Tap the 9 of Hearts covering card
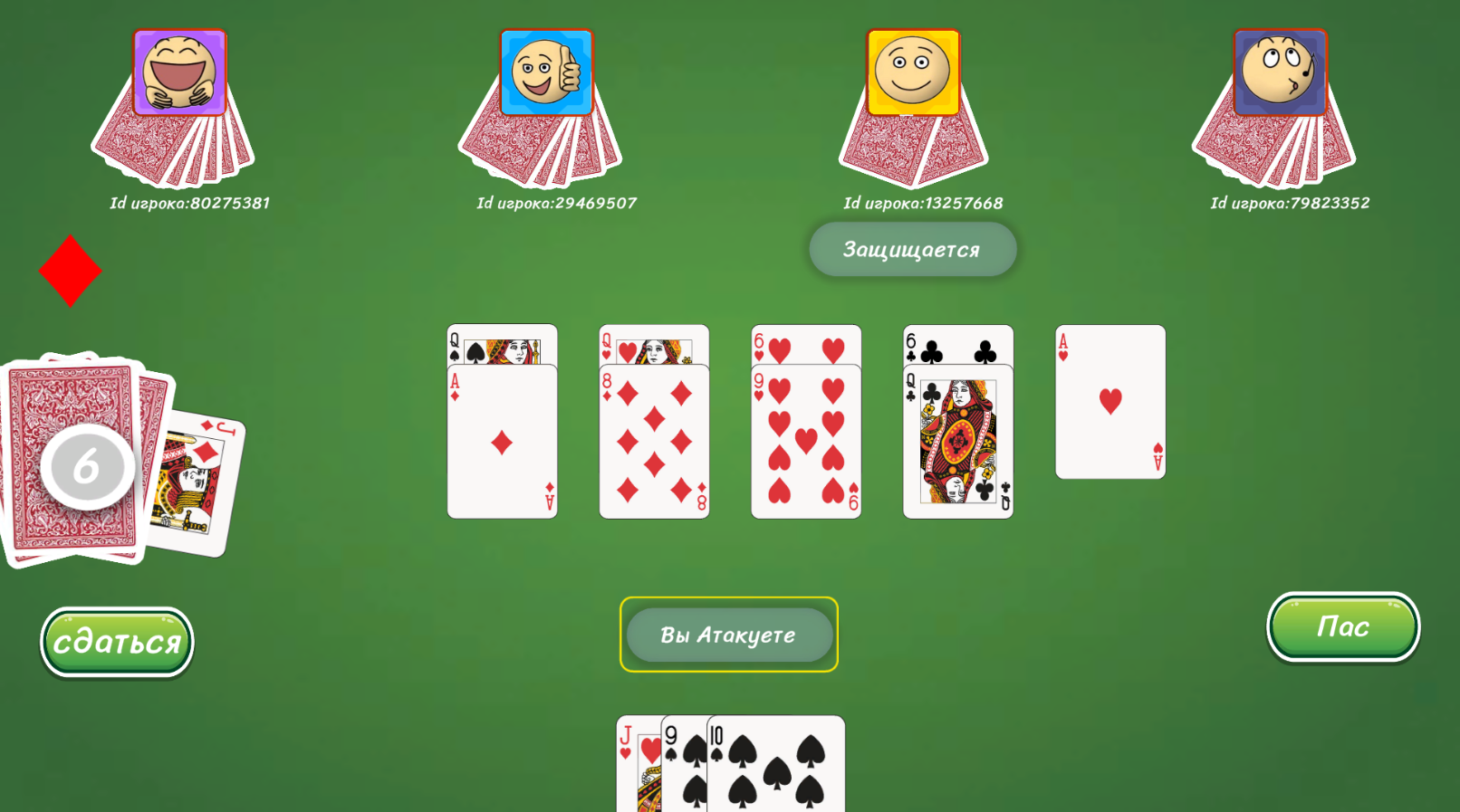 point(804,444)
